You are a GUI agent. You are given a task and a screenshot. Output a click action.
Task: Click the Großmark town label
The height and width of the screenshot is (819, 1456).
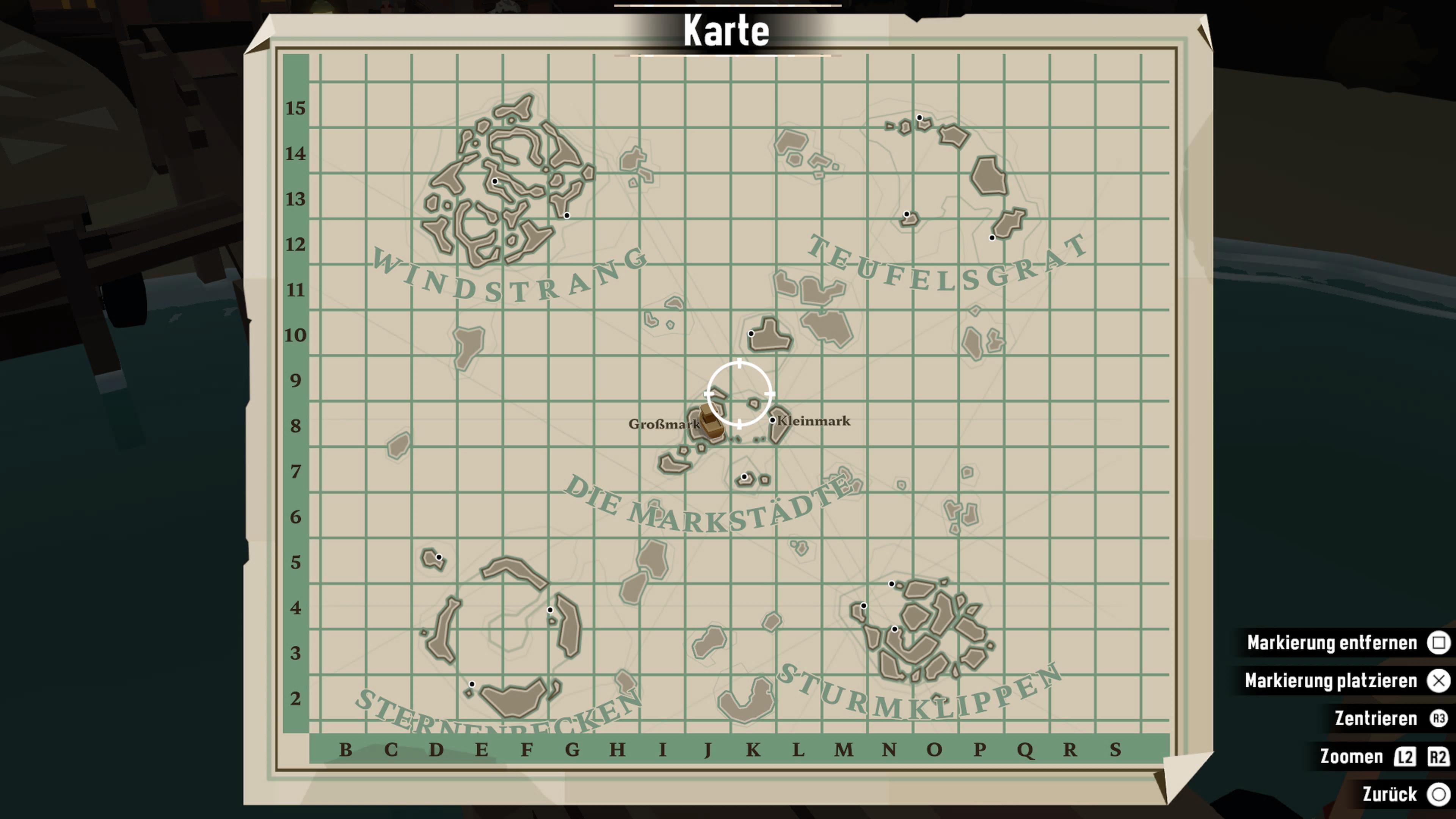coord(664,424)
